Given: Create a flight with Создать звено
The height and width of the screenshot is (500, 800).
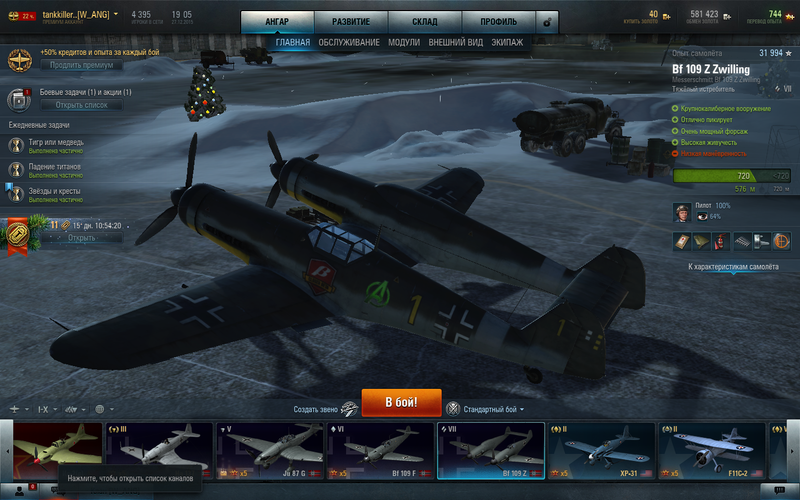Looking at the screenshot, I should [324, 409].
